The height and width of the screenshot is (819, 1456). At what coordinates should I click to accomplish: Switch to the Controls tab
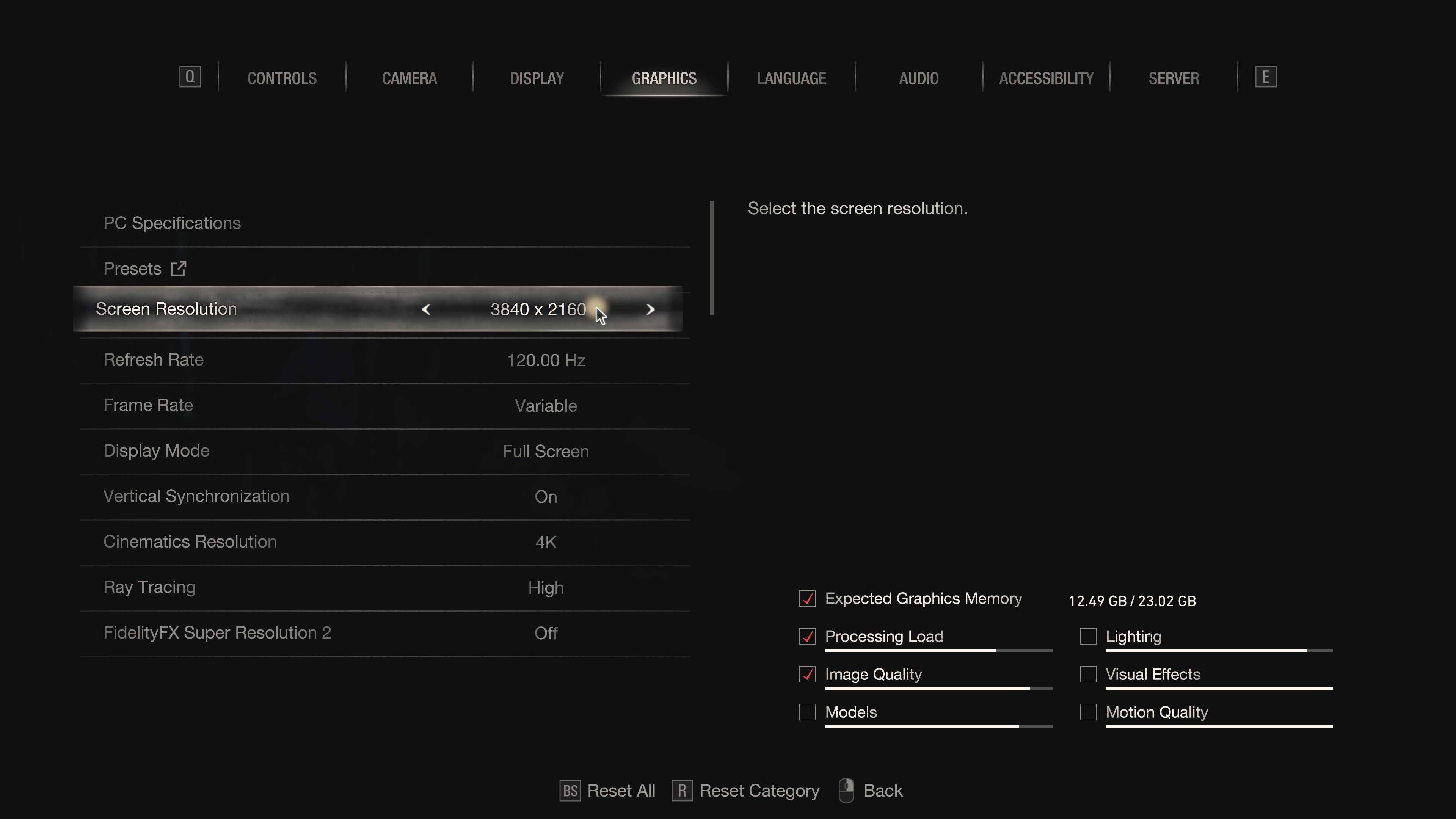point(281,78)
